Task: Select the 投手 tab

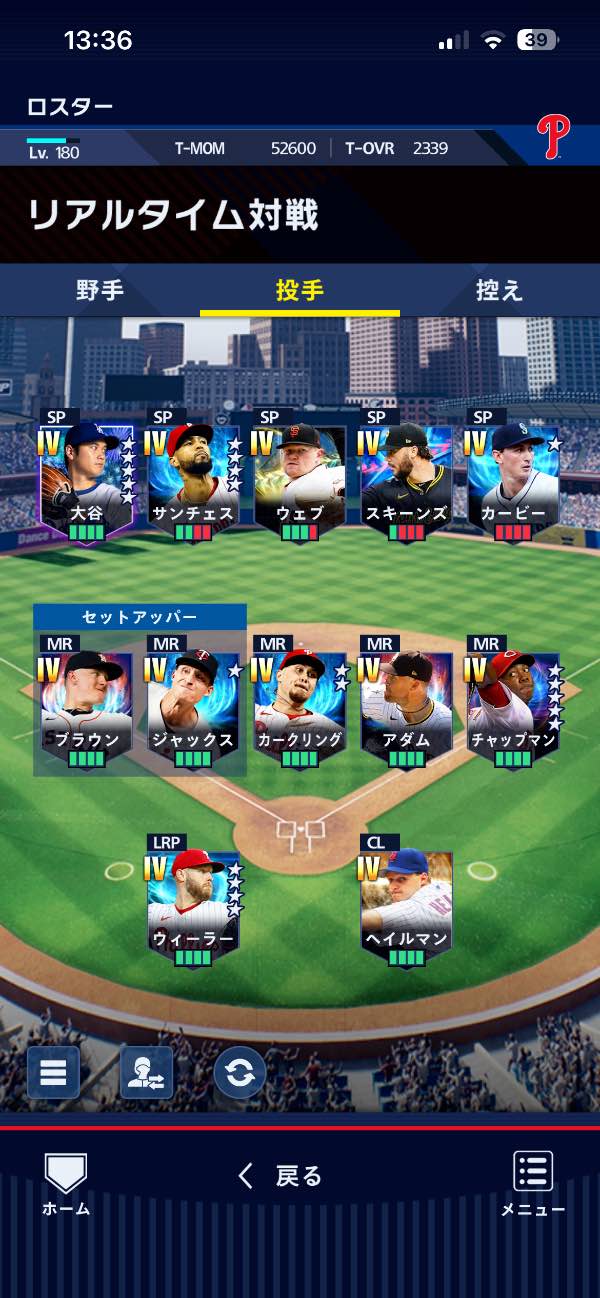Action: [300, 291]
